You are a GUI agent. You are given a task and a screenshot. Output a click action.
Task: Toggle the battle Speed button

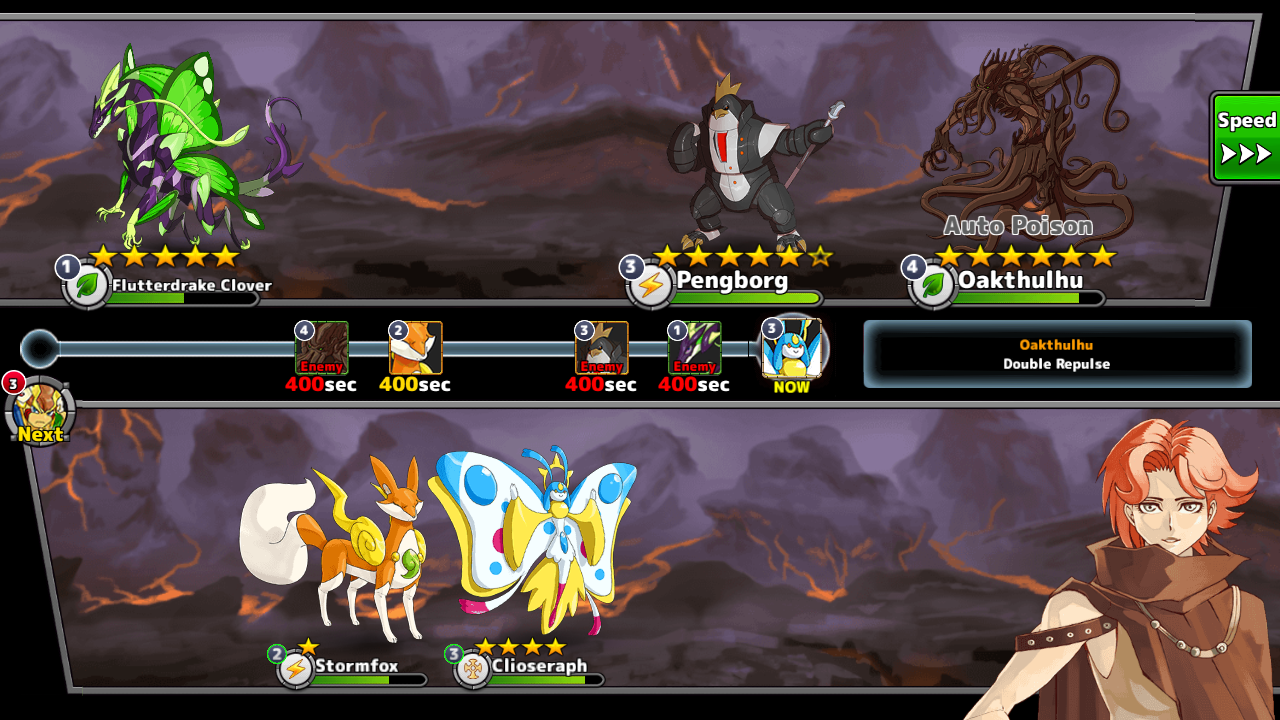pos(1246,138)
